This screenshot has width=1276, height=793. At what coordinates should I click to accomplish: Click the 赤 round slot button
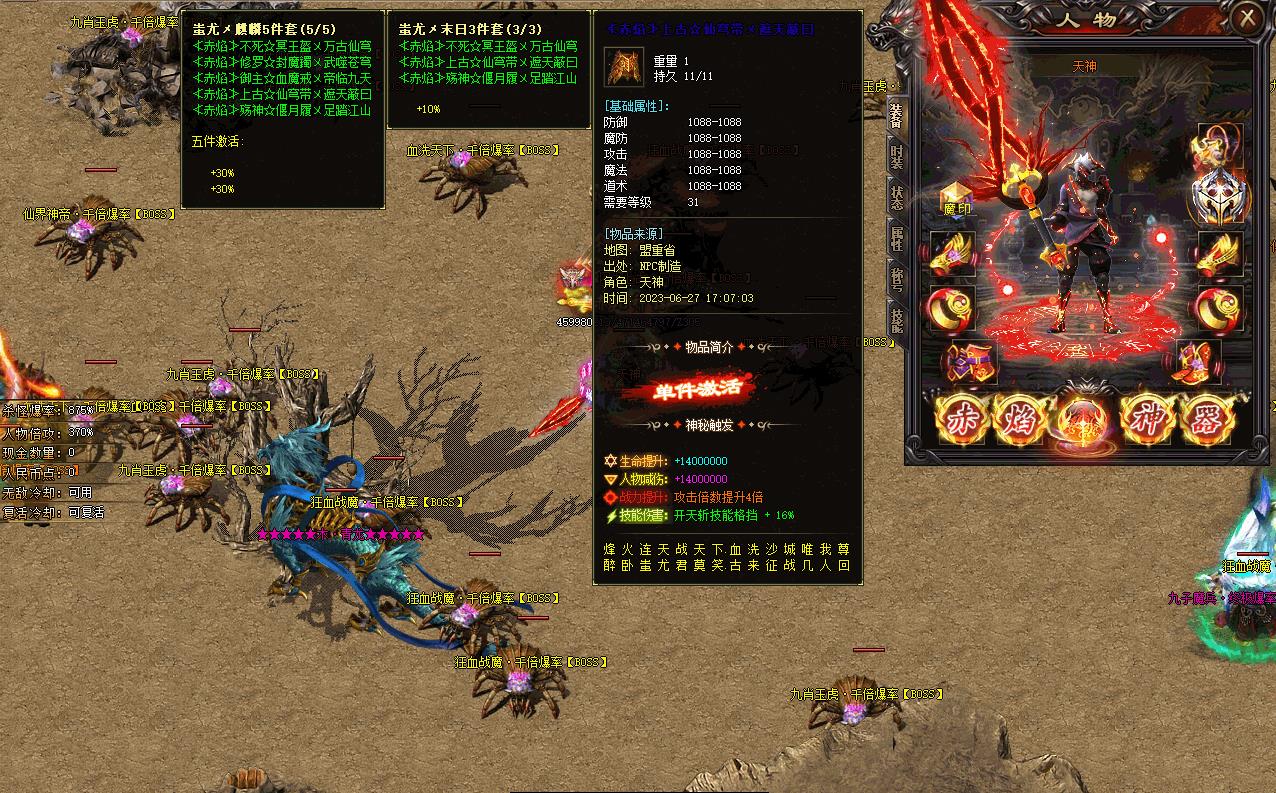click(962, 420)
